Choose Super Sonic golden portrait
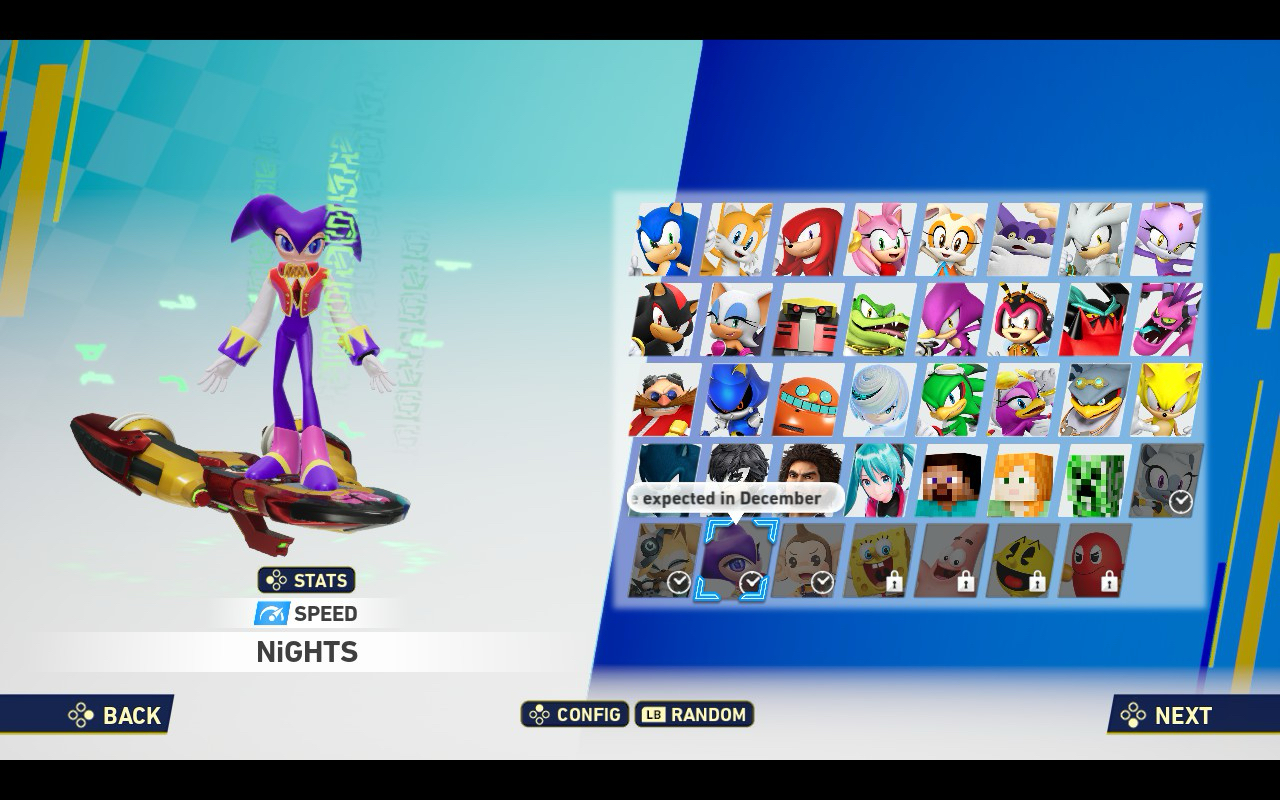Viewport: 1280px width, 800px height. pos(1167,400)
